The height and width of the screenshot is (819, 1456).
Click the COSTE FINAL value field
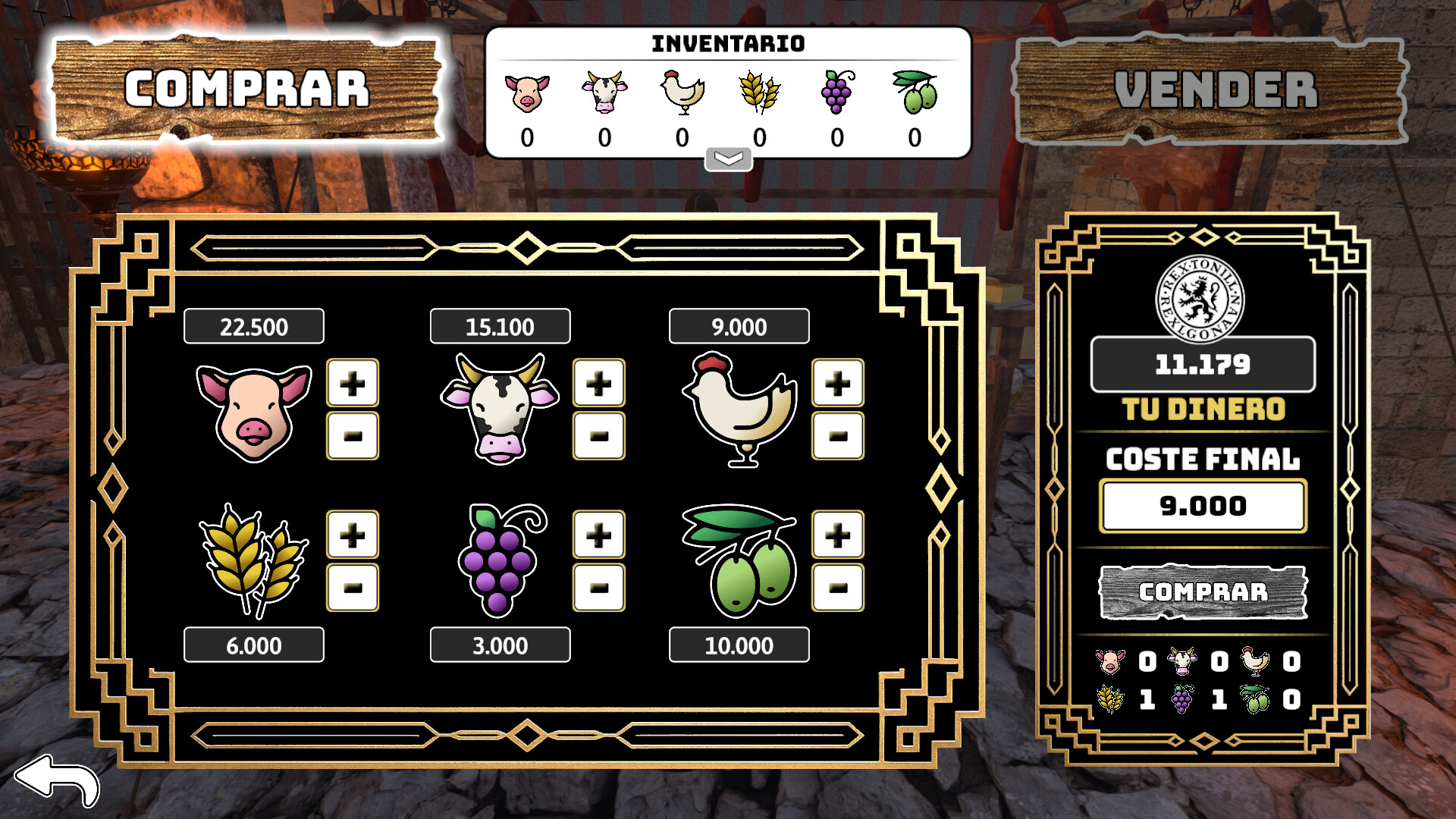[x=1203, y=506]
